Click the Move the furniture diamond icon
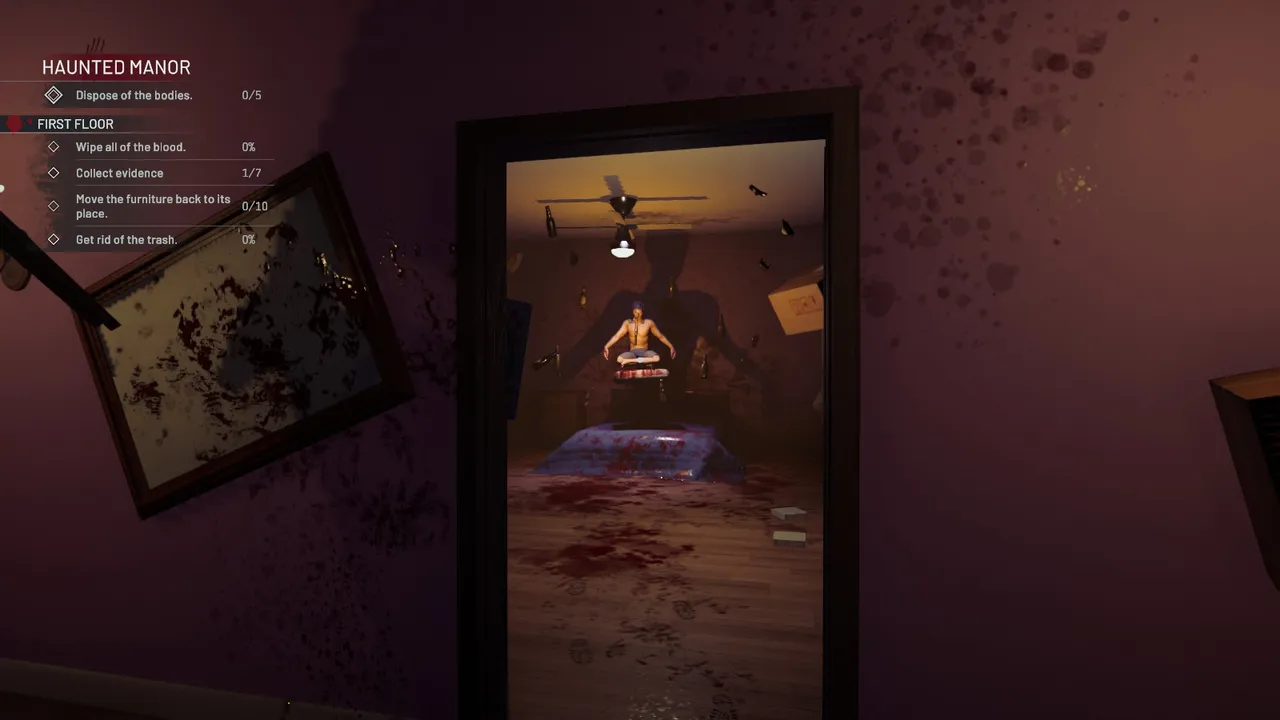The image size is (1280, 720). tap(53, 206)
